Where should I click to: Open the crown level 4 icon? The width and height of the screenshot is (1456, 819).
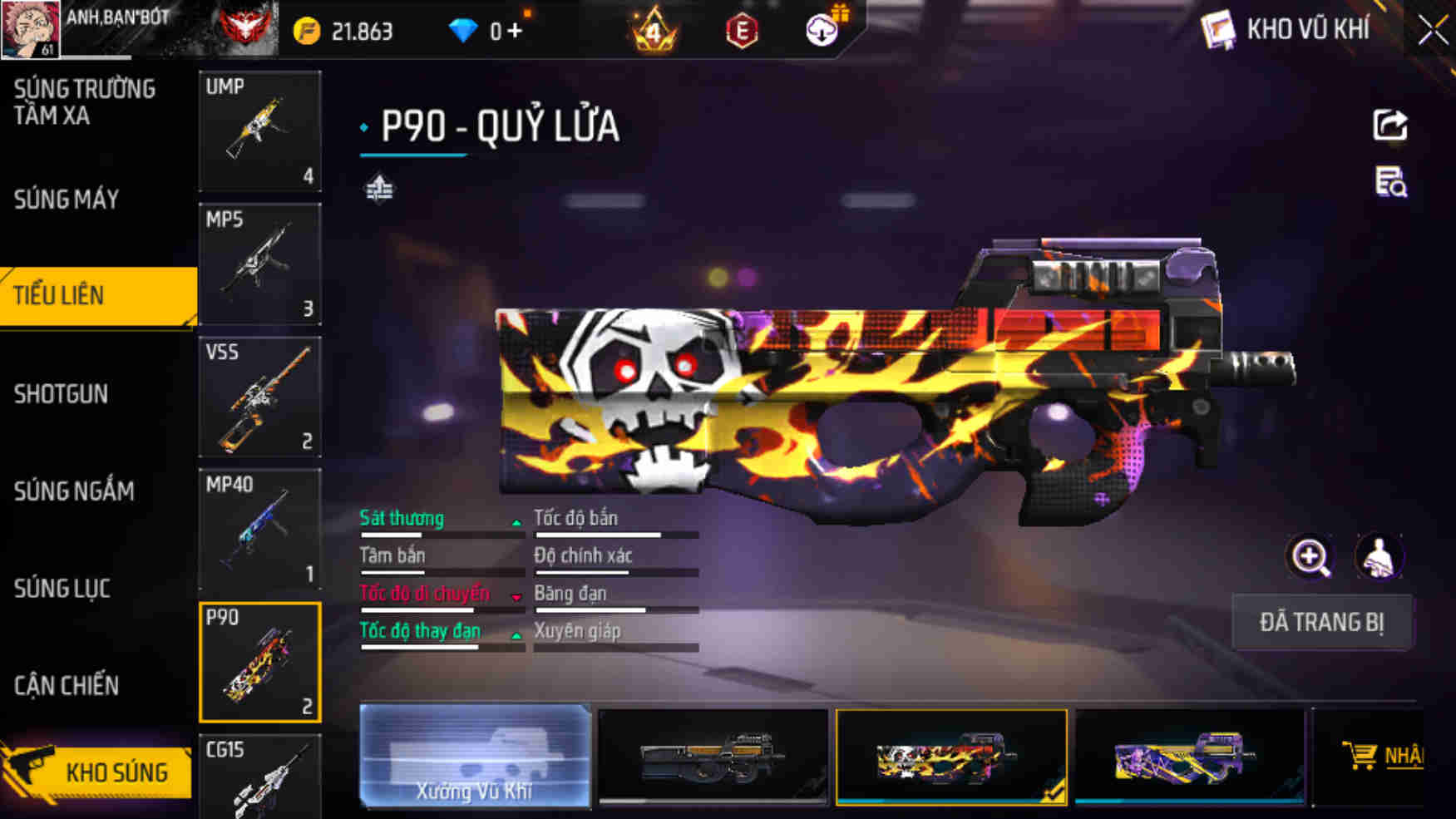coord(654,30)
